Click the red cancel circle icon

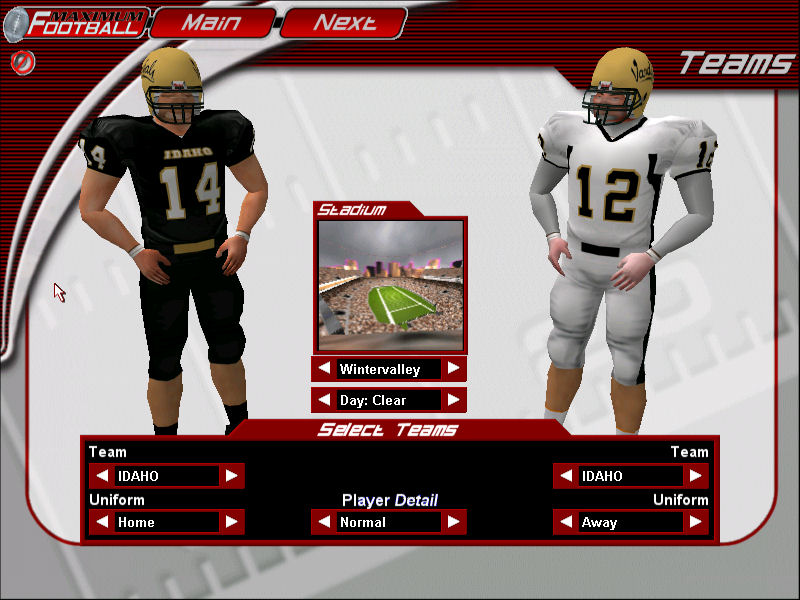(19, 62)
